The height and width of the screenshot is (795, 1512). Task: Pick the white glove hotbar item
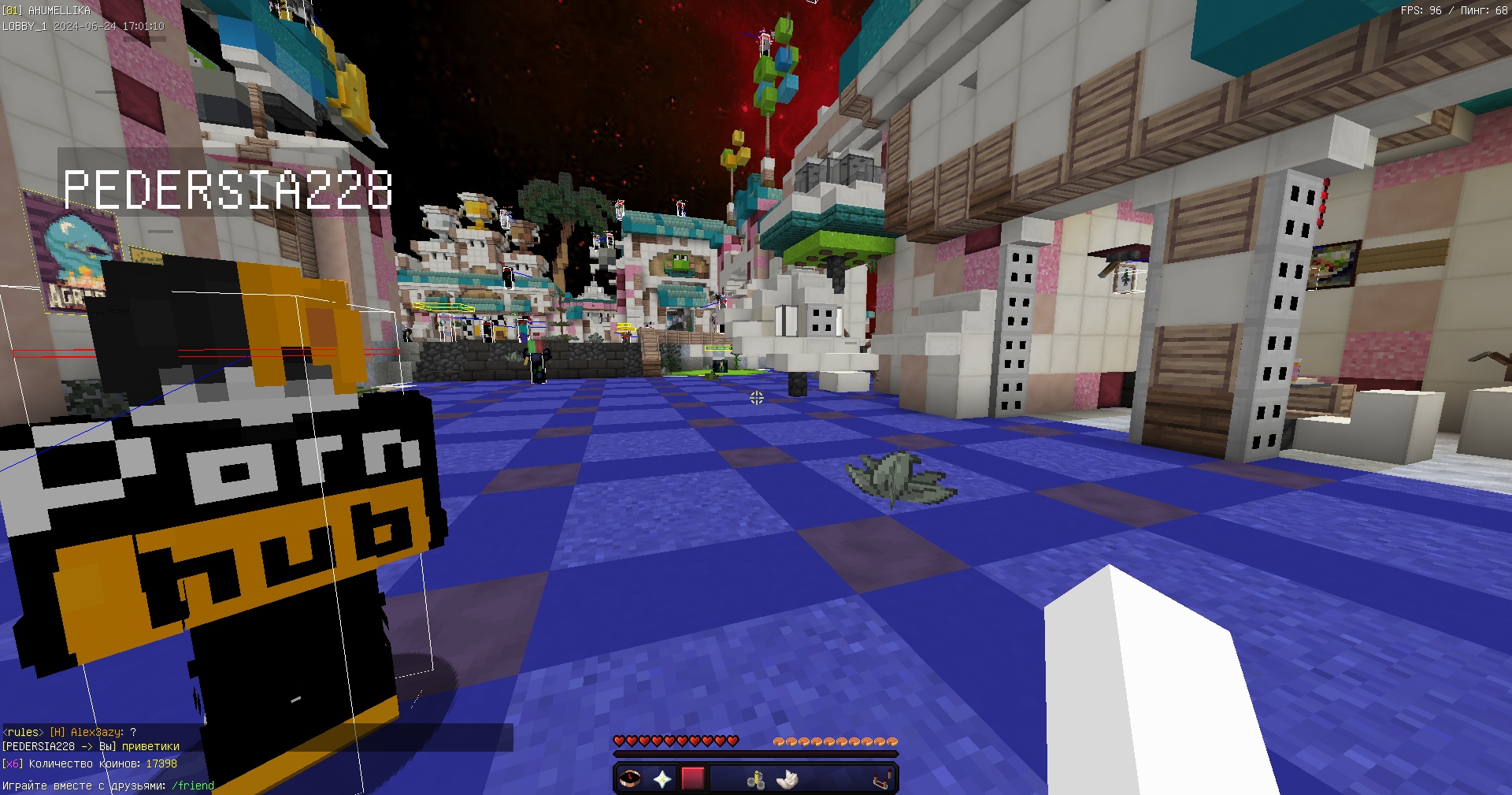pyautogui.click(x=787, y=779)
